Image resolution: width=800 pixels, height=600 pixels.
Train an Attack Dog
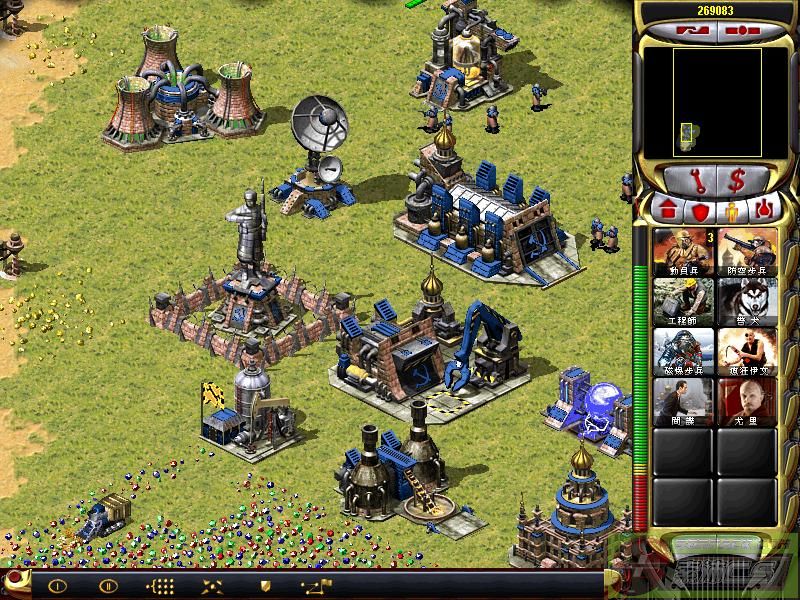click(747, 302)
